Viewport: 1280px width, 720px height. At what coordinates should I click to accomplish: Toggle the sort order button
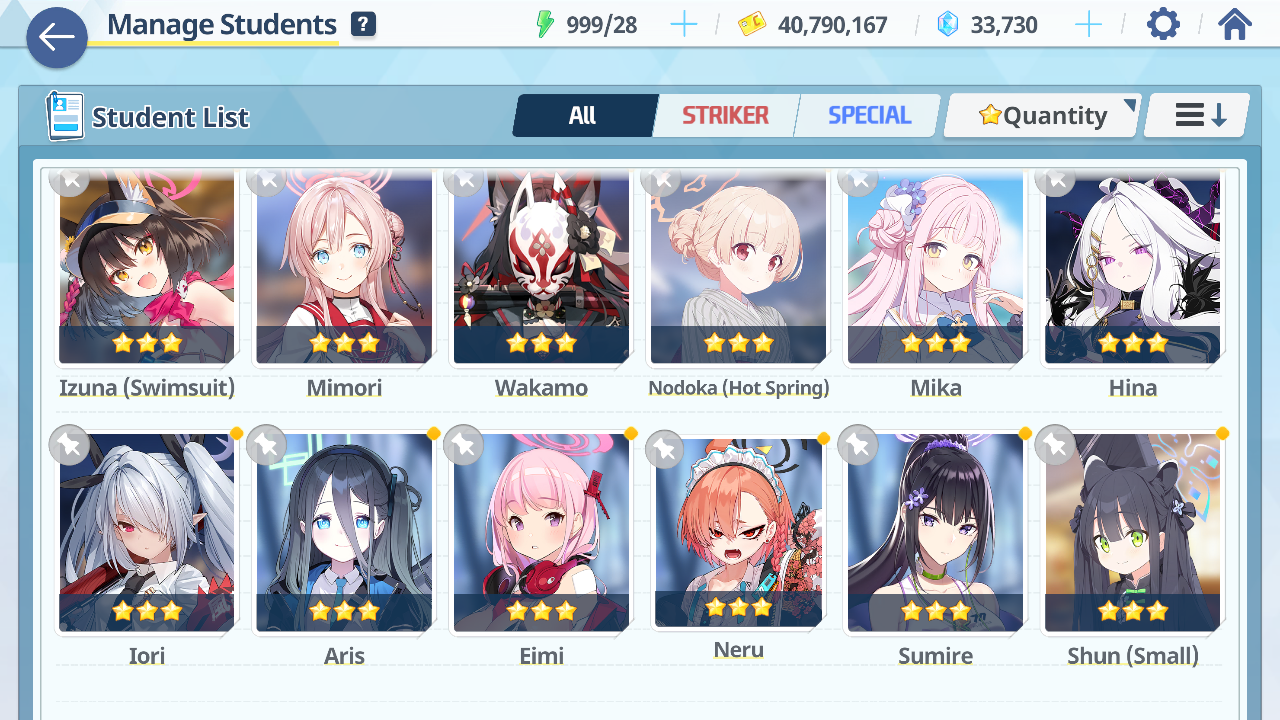point(1198,116)
